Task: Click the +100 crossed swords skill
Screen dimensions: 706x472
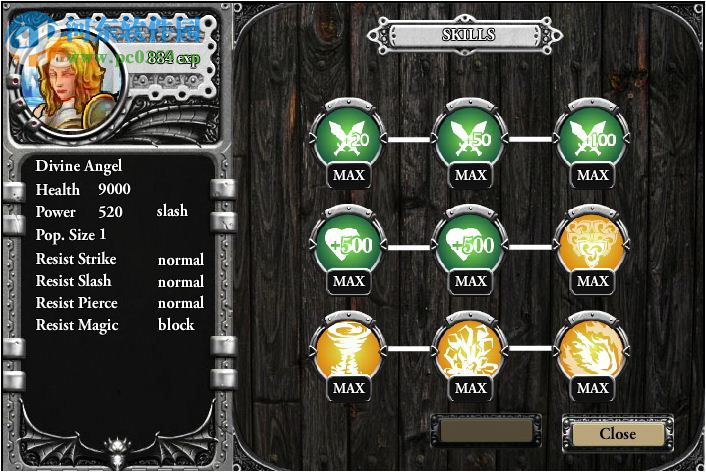Action: click(x=592, y=139)
